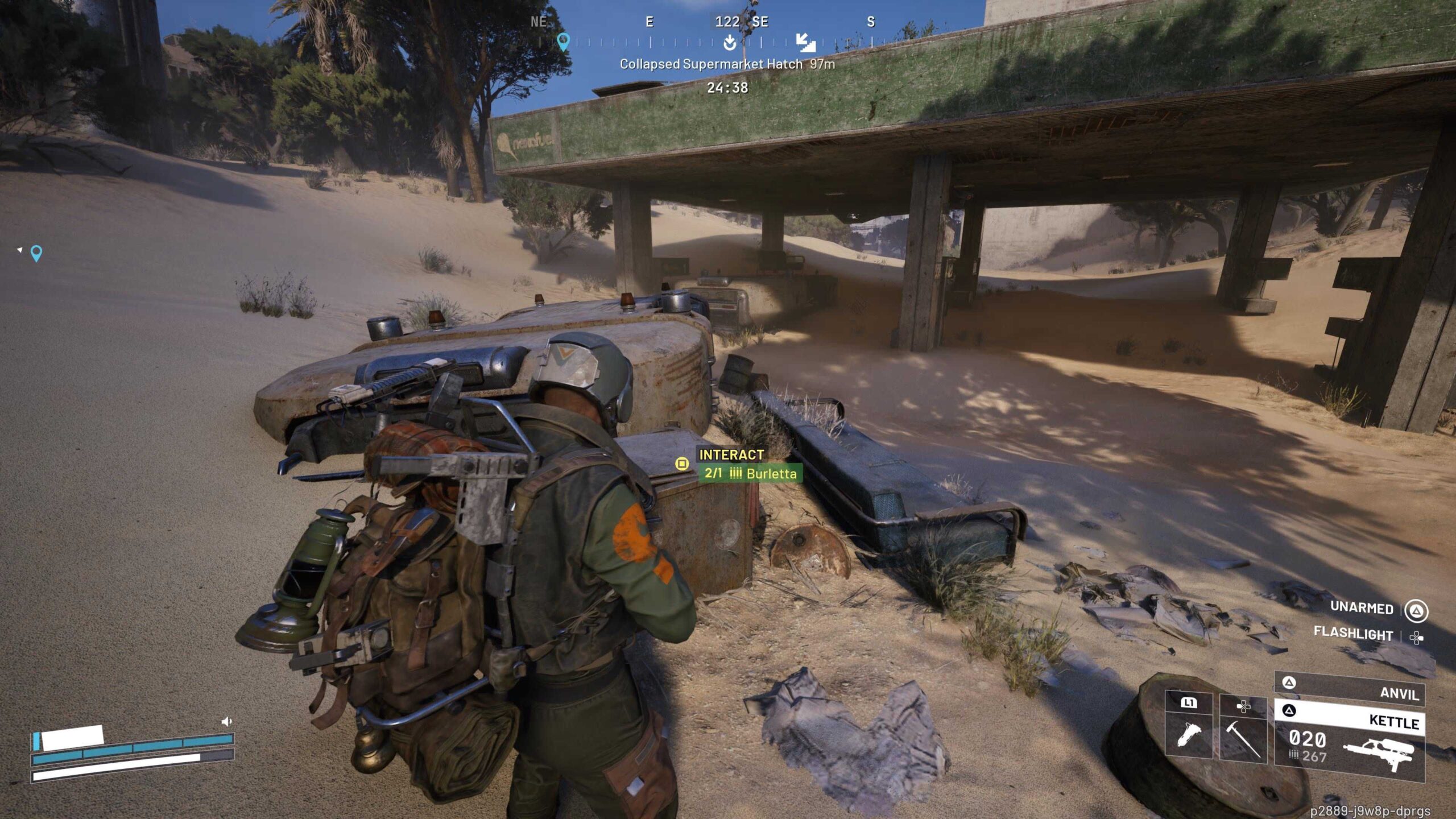Click the blue waypoint pin at left edge

click(36, 253)
